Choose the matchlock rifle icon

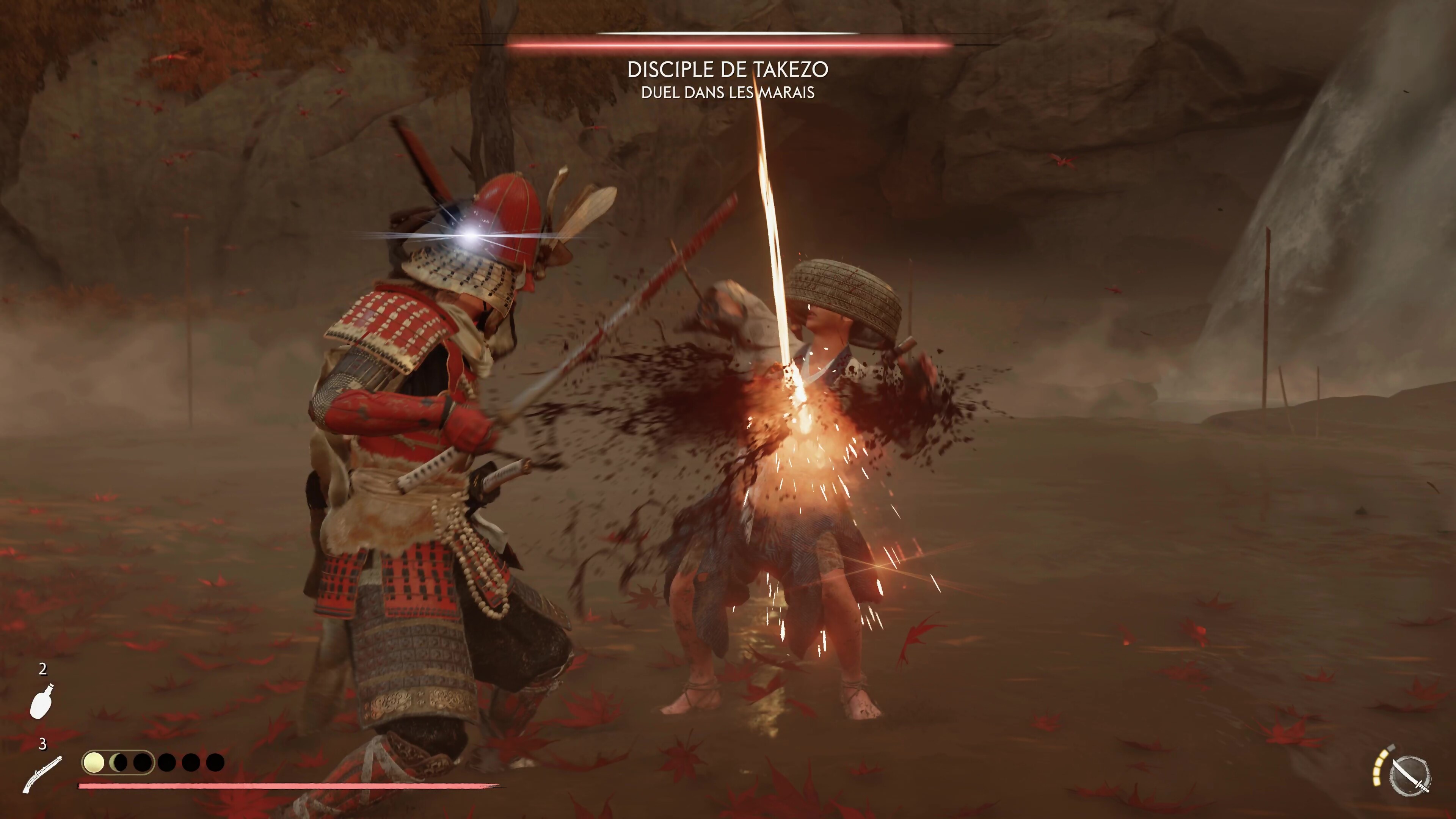[x=42, y=773]
